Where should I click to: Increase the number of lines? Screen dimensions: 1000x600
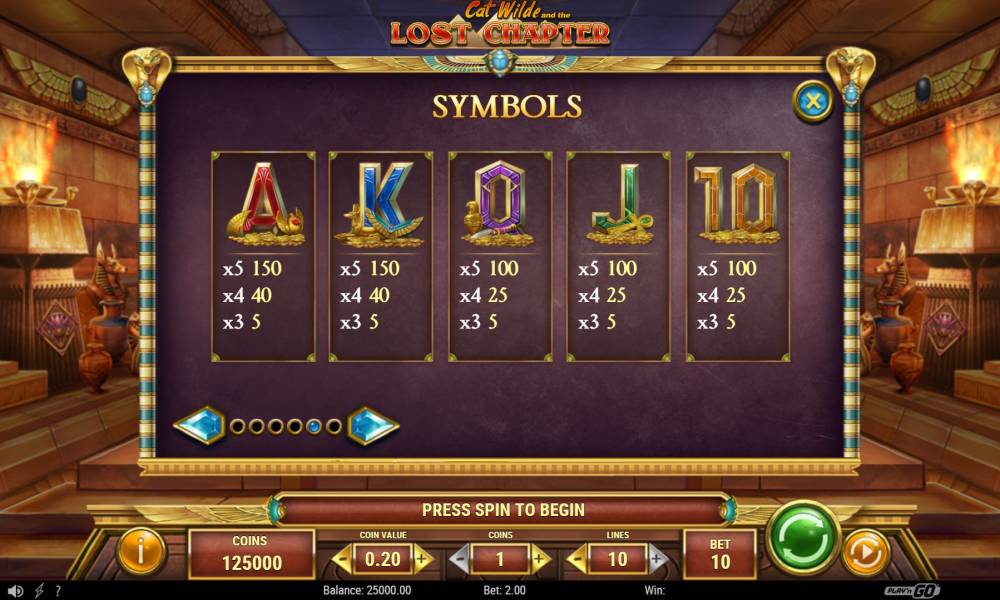[x=657, y=559]
